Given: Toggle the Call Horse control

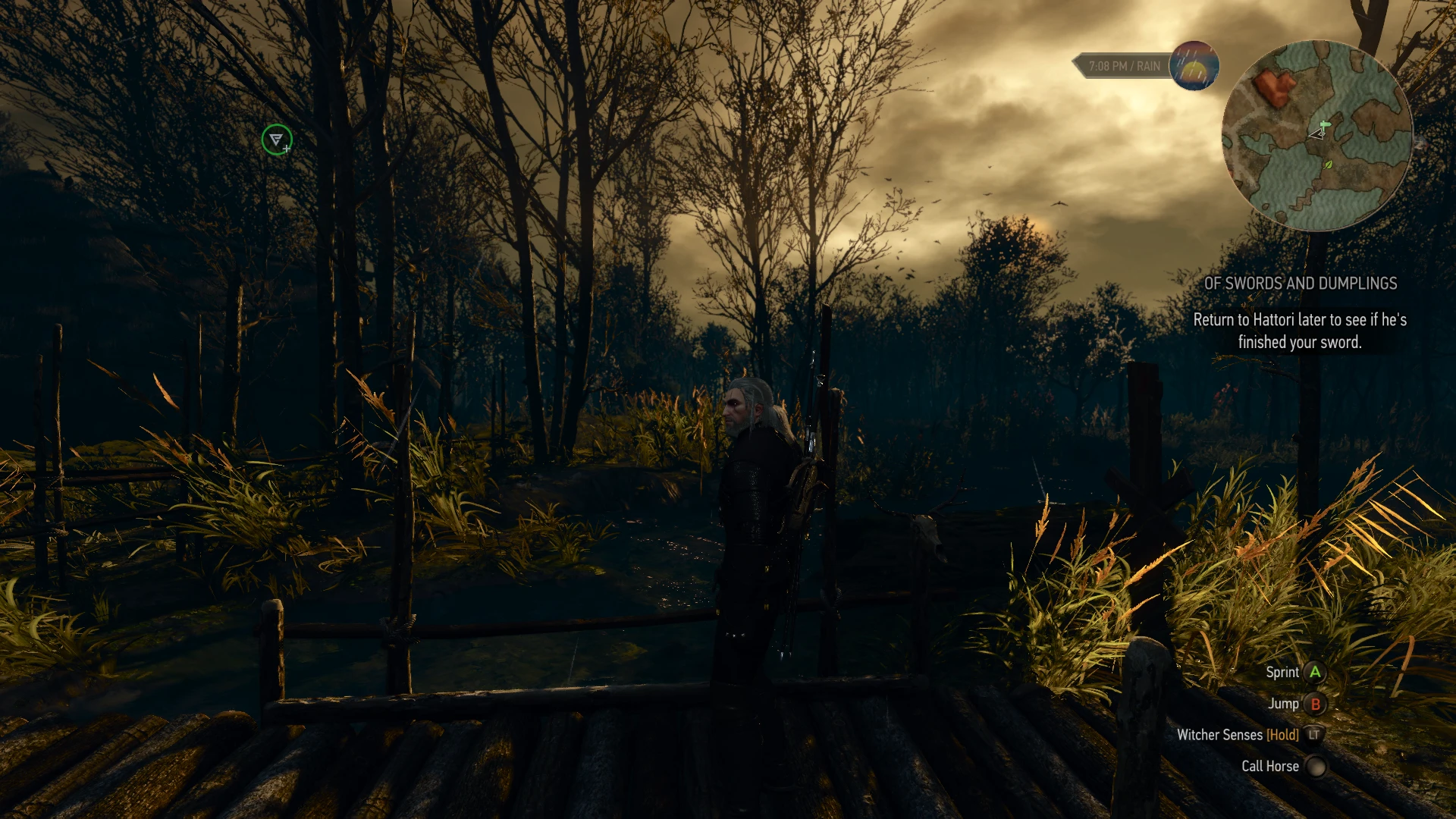Looking at the screenshot, I should [x=1316, y=766].
